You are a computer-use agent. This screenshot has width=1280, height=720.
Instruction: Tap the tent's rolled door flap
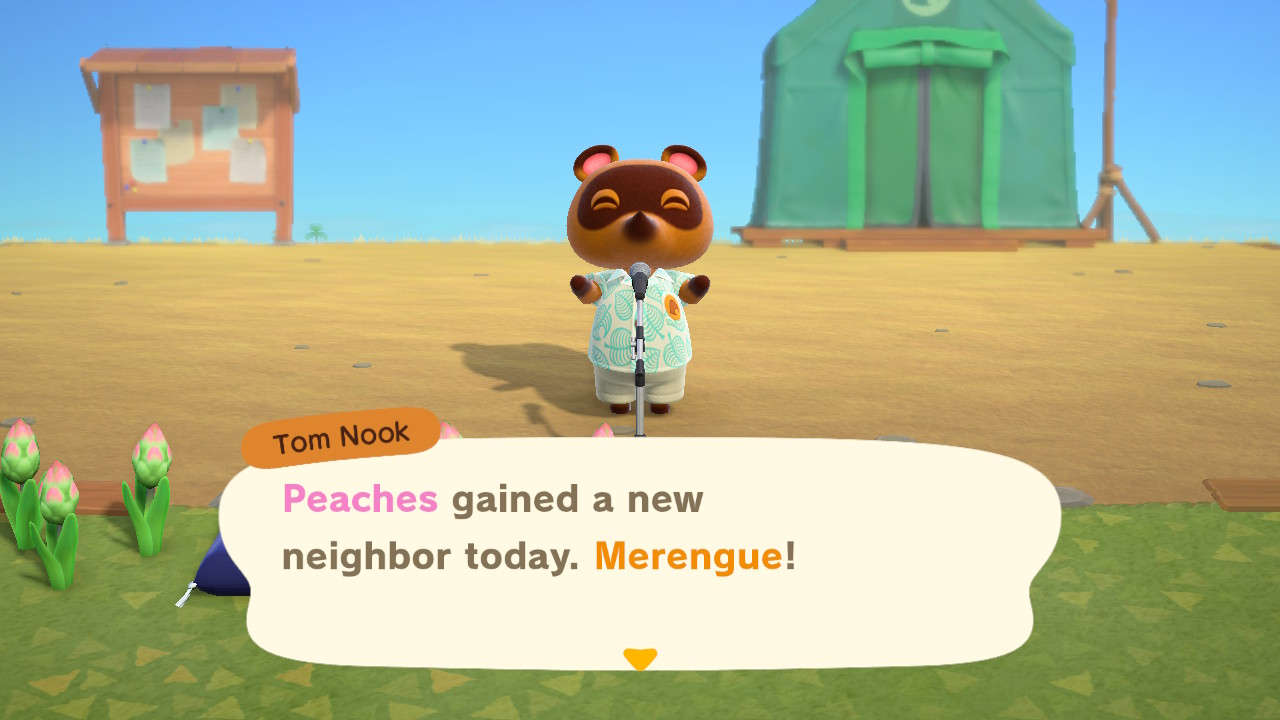pyautogui.click(x=920, y=55)
